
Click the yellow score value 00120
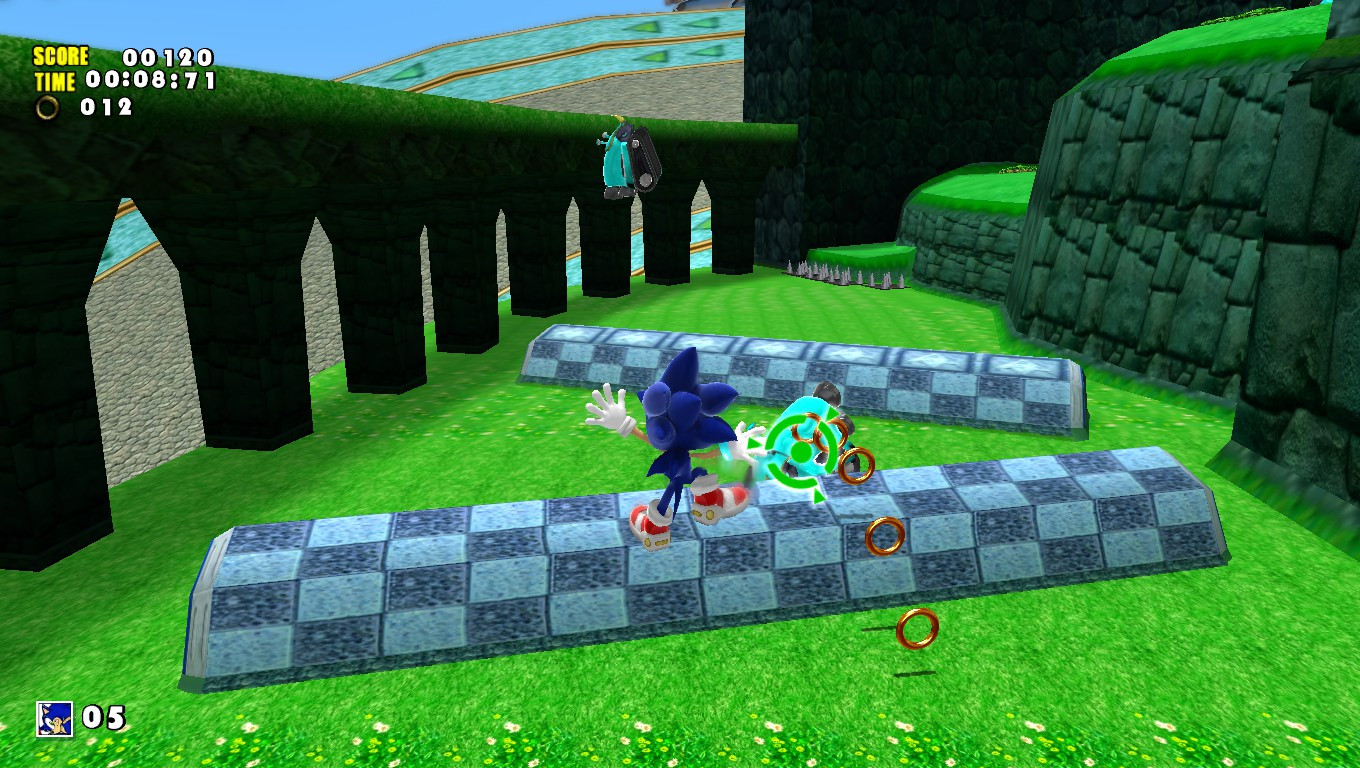166,57
